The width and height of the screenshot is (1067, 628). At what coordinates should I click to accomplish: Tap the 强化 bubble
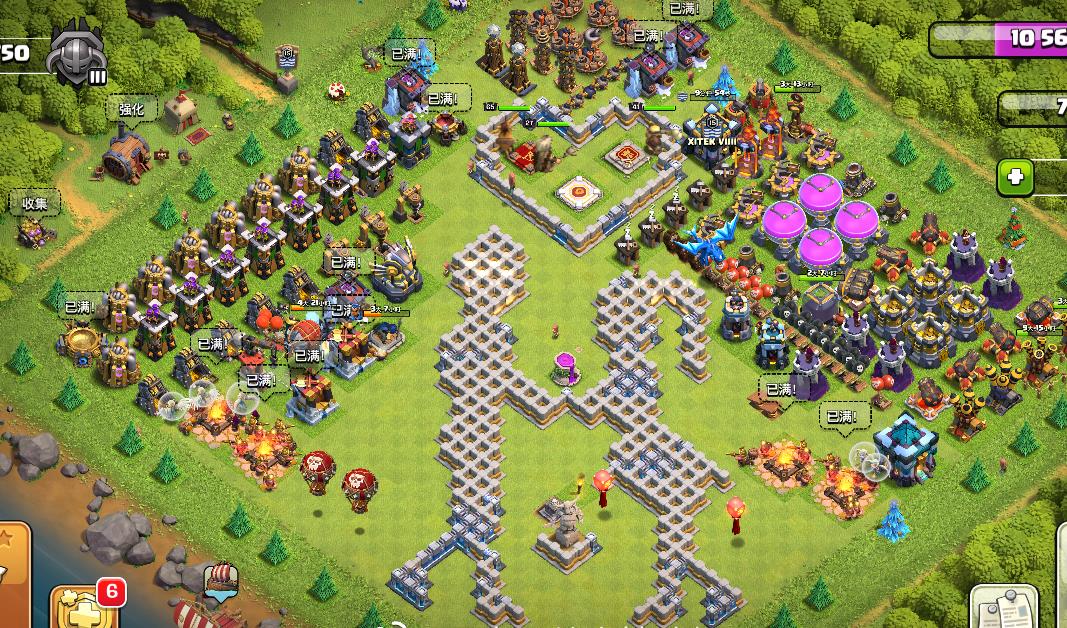point(132,110)
